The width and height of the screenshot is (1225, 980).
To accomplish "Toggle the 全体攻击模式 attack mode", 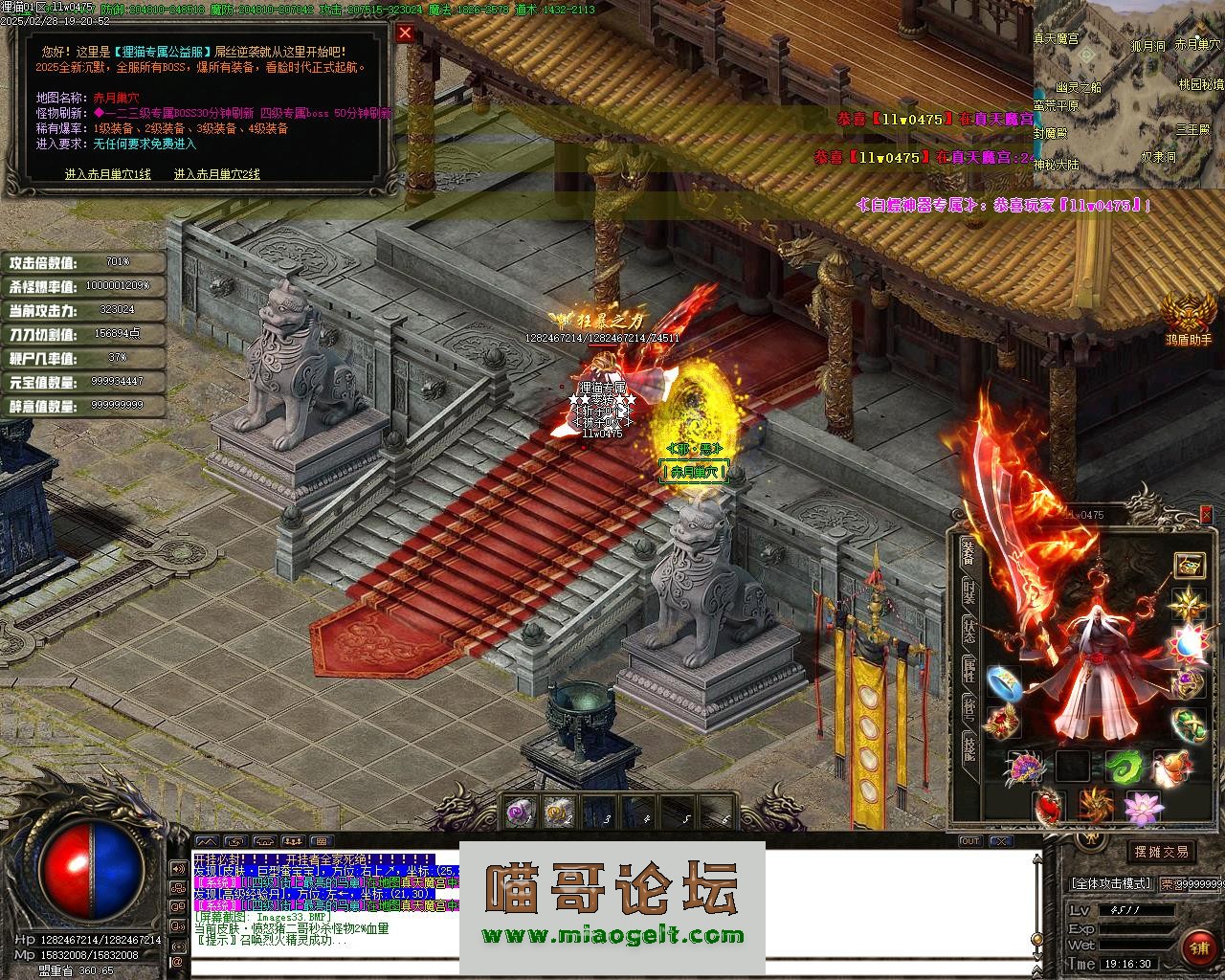I will tap(1110, 883).
